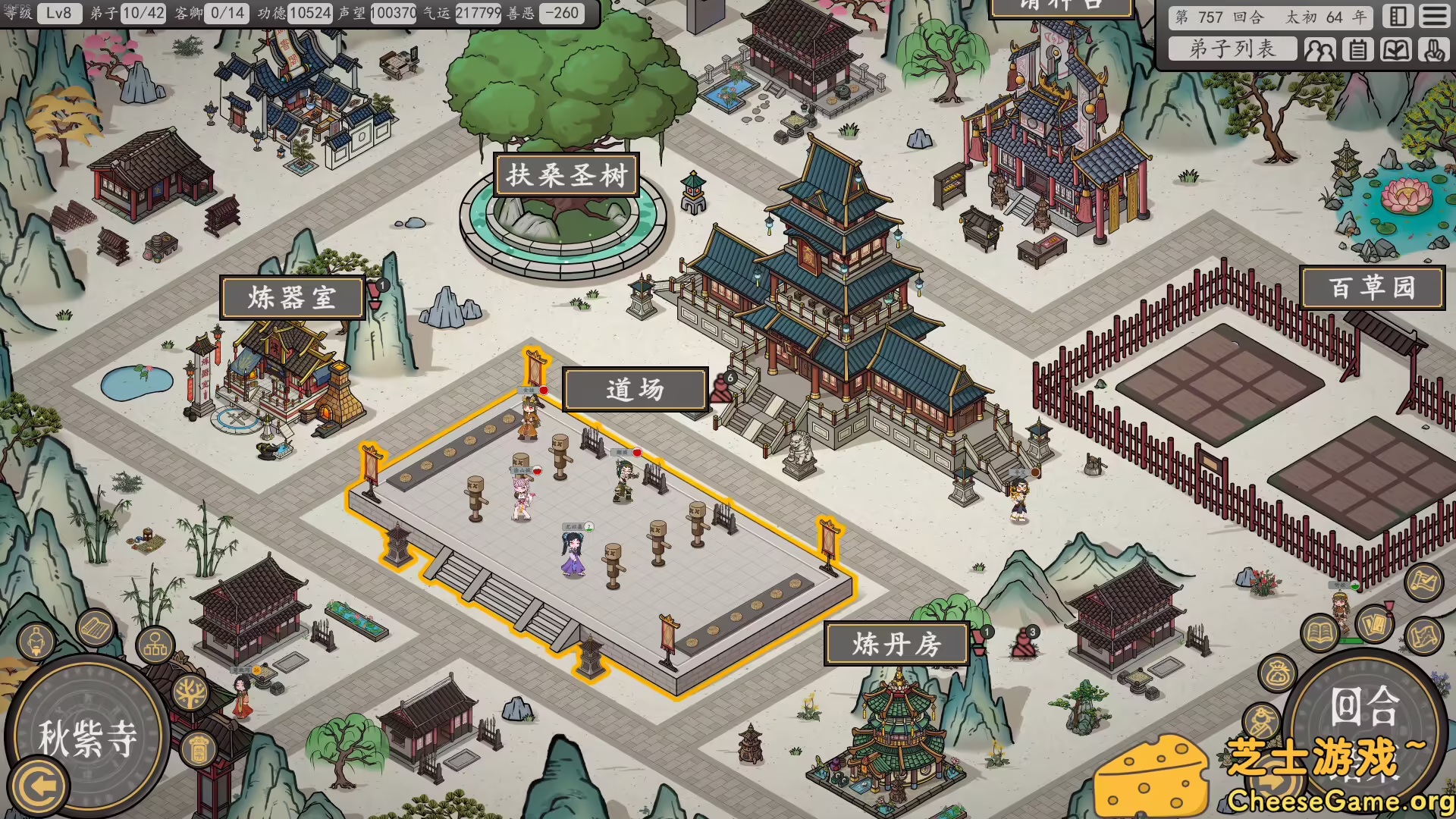
Task: Click the green progress bar under the disciple
Action: tap(1350, 641)
